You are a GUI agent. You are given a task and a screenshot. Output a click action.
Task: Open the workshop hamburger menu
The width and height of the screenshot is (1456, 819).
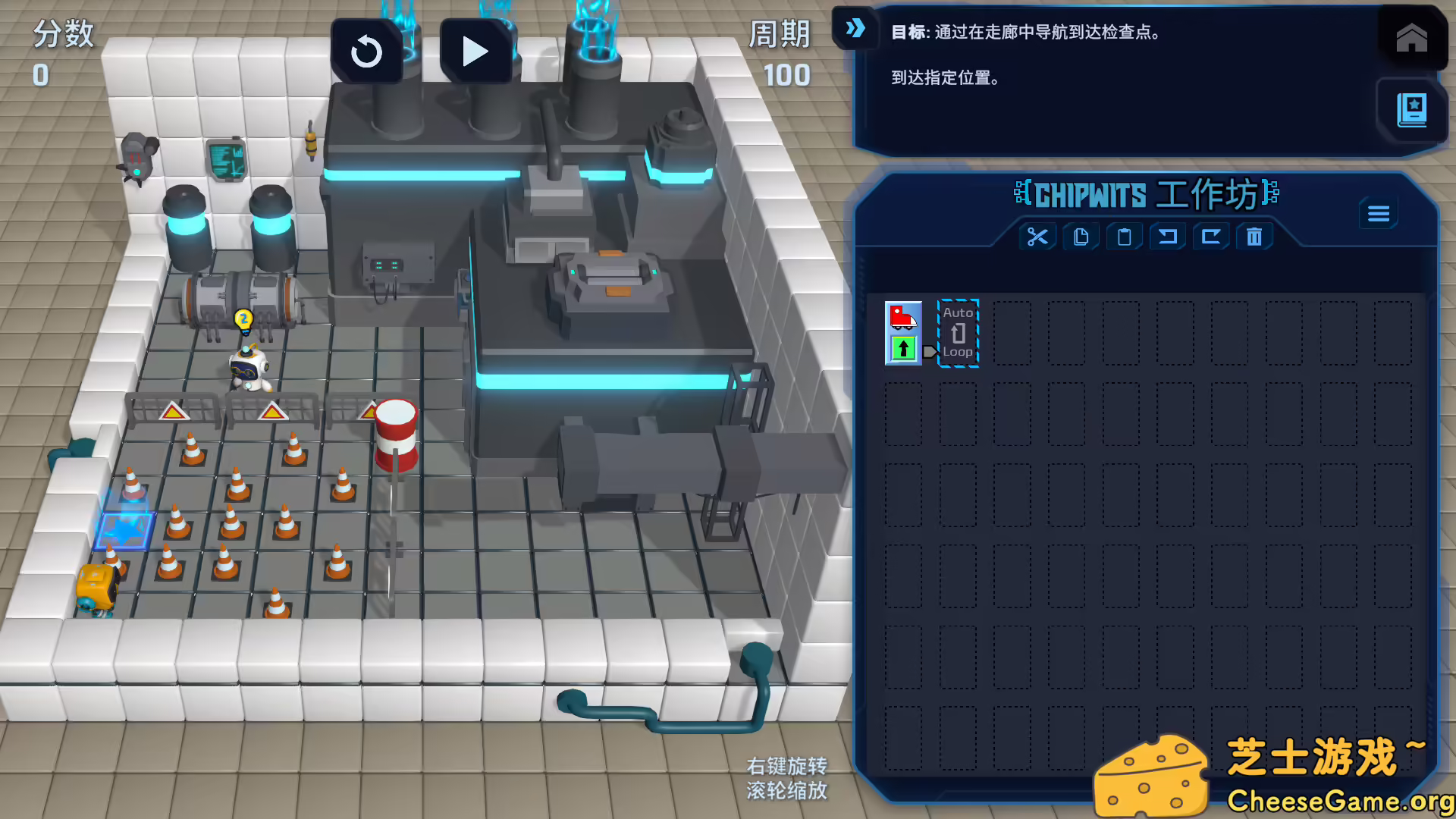[1379, 213]
